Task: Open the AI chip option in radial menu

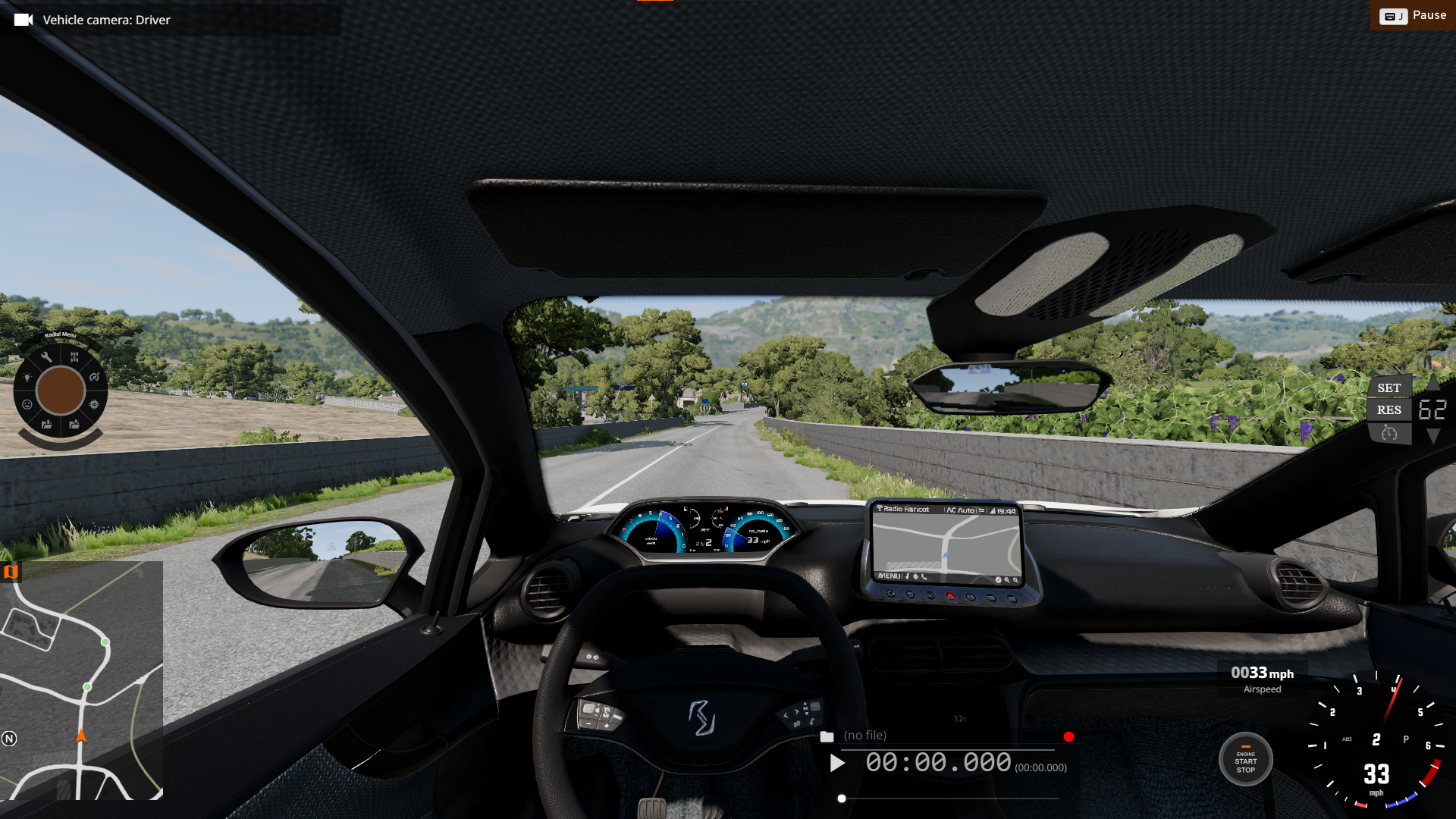Action: 94,404
